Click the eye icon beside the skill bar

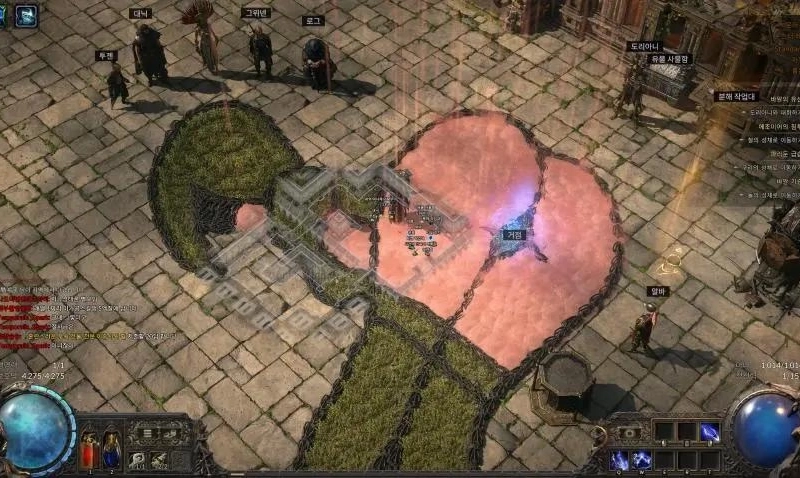[x=630, y=432]
